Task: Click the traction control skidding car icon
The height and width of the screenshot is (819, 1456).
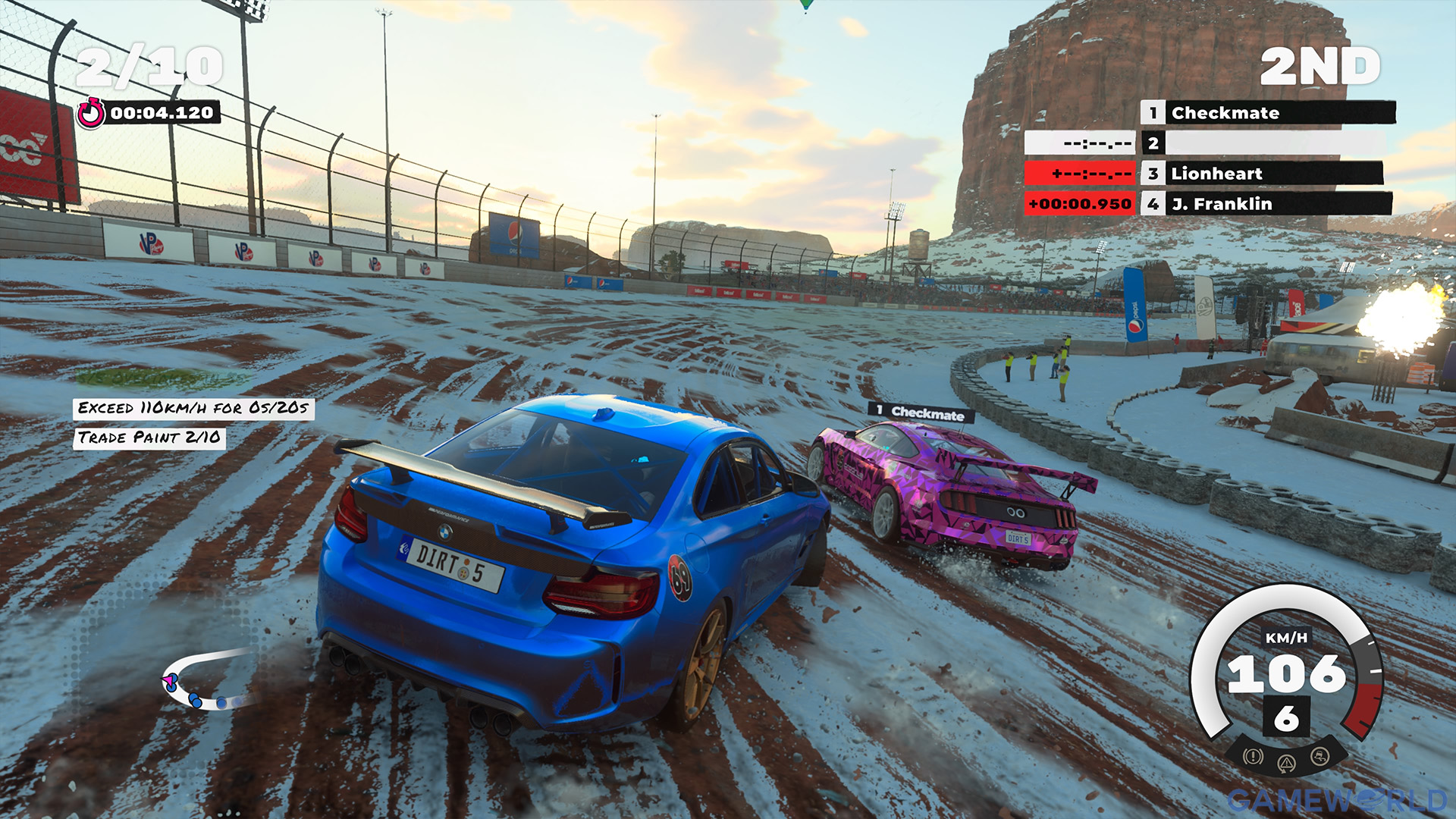Action: (1319, 756)
